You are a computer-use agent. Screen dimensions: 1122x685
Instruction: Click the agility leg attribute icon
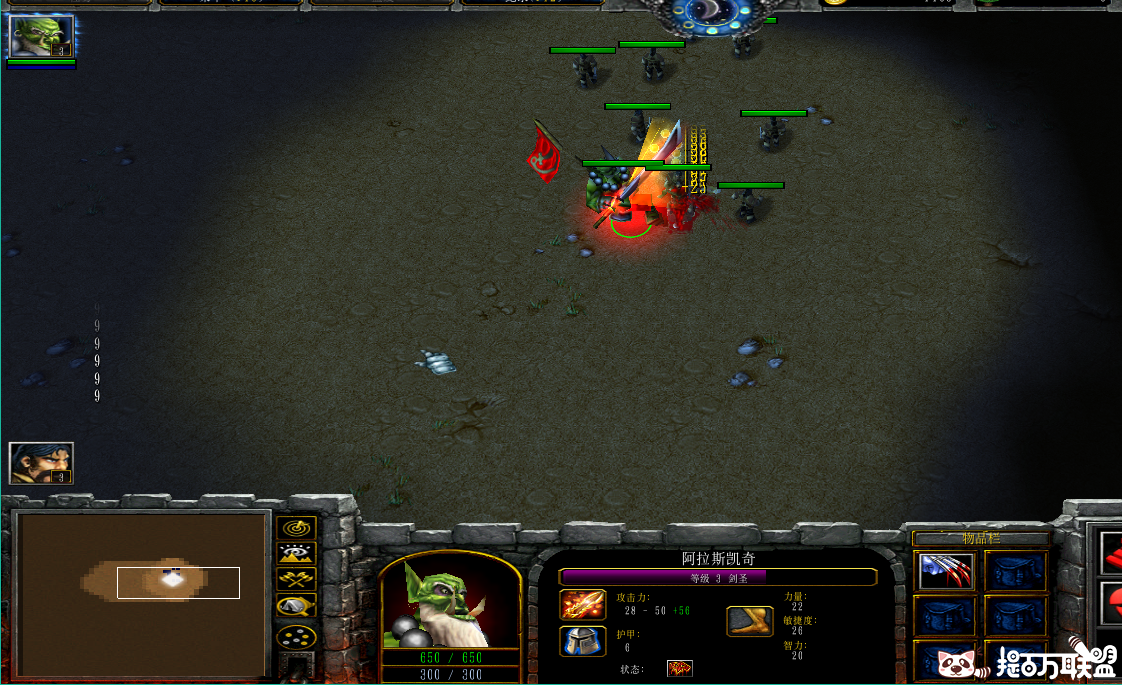click(750, 621)
